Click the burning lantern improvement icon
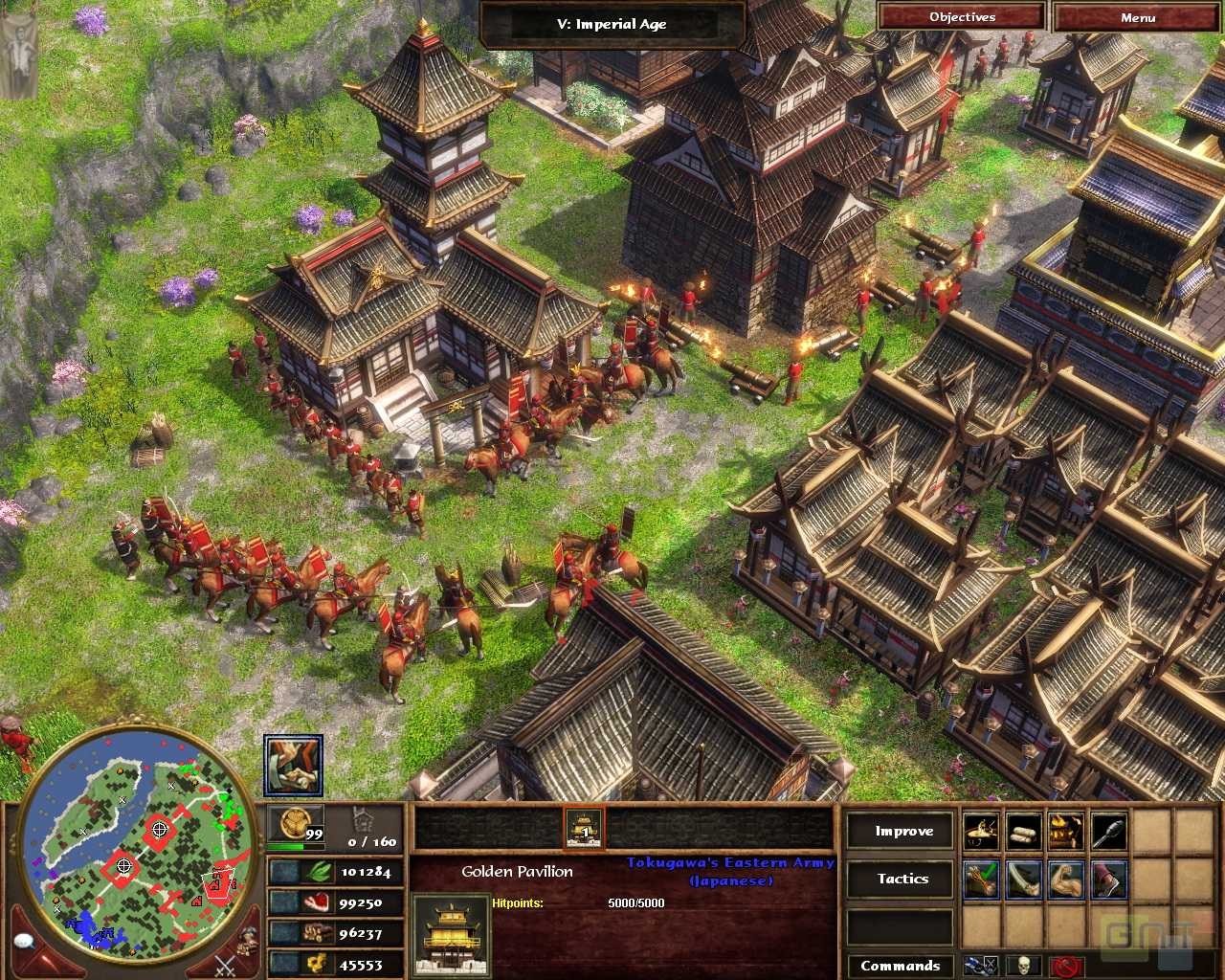This screenshot has width=1225, height=980. pos(1066,831)
